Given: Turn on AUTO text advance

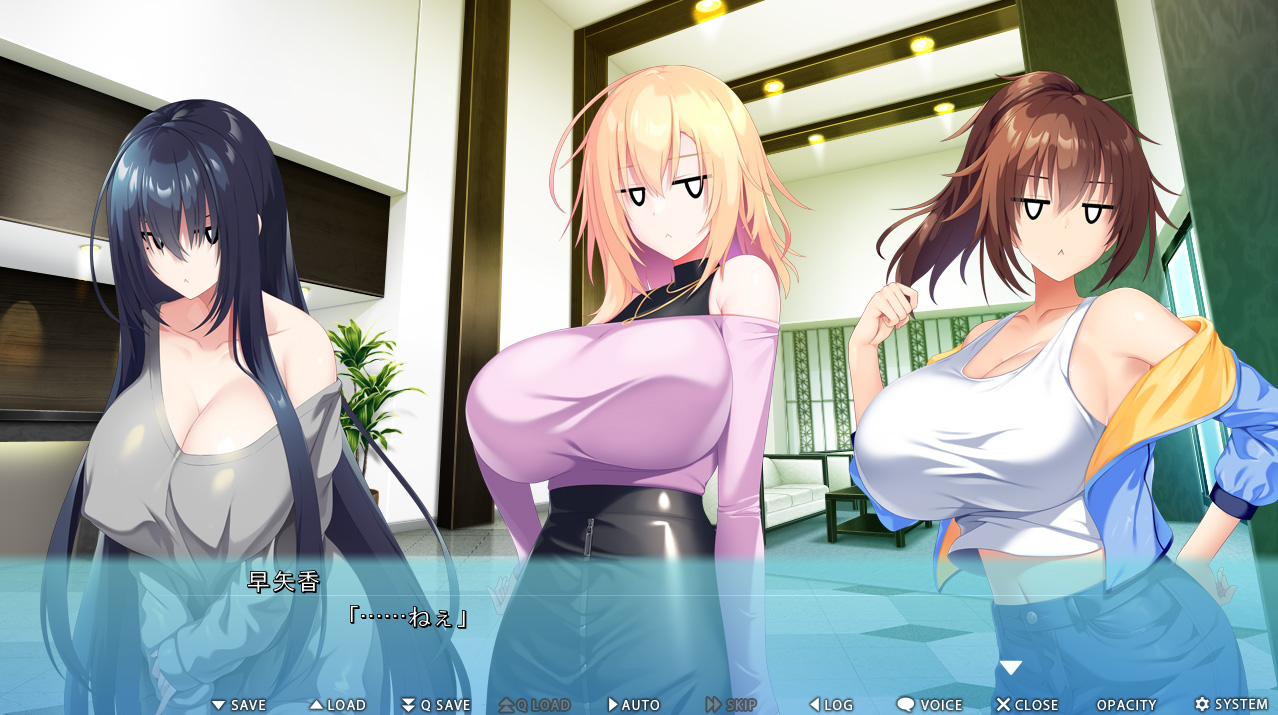Looking at the screenshot, I should (633, 705).
